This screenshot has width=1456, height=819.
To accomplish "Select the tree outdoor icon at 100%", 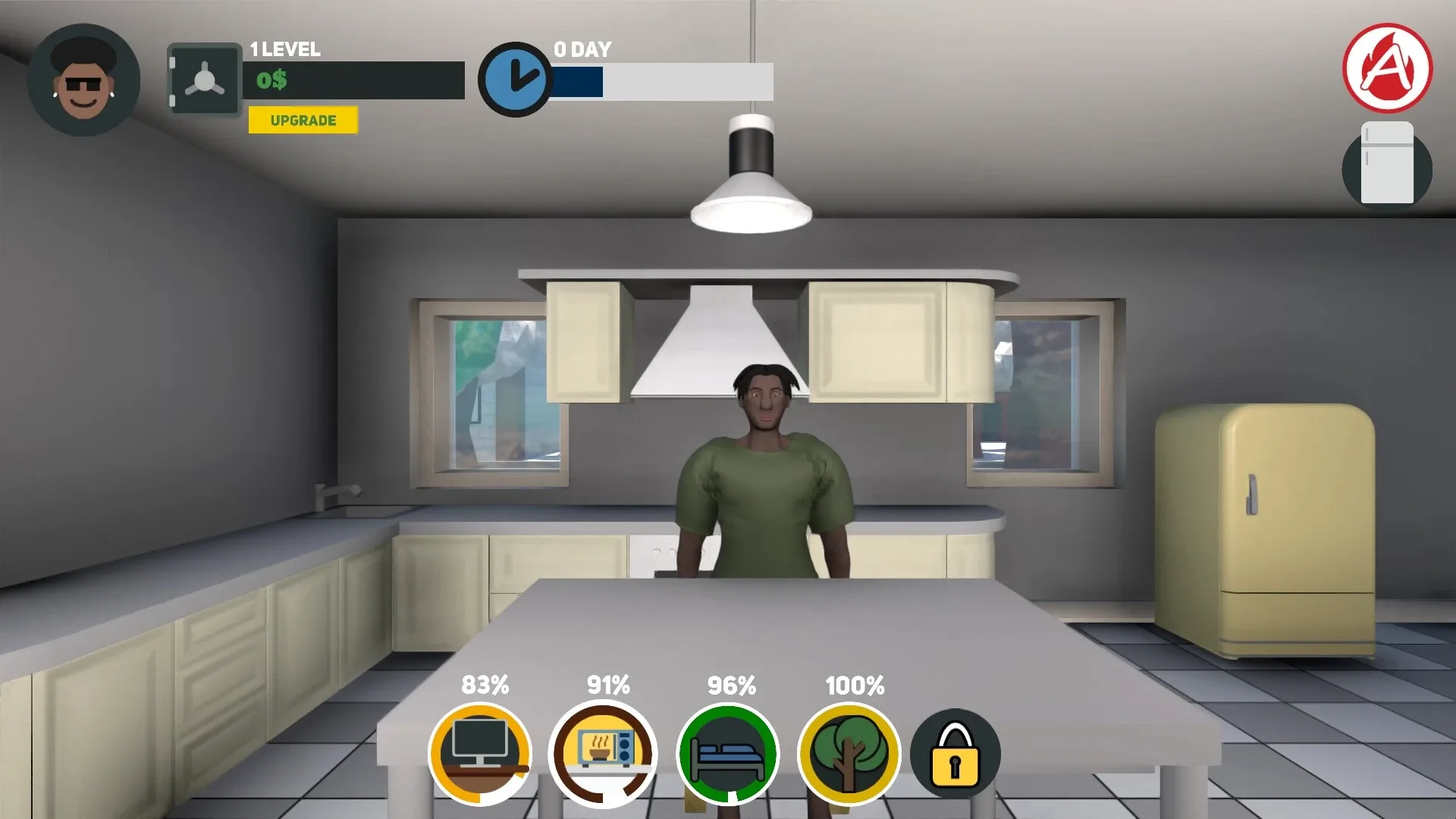I will [x=851, y=752].
